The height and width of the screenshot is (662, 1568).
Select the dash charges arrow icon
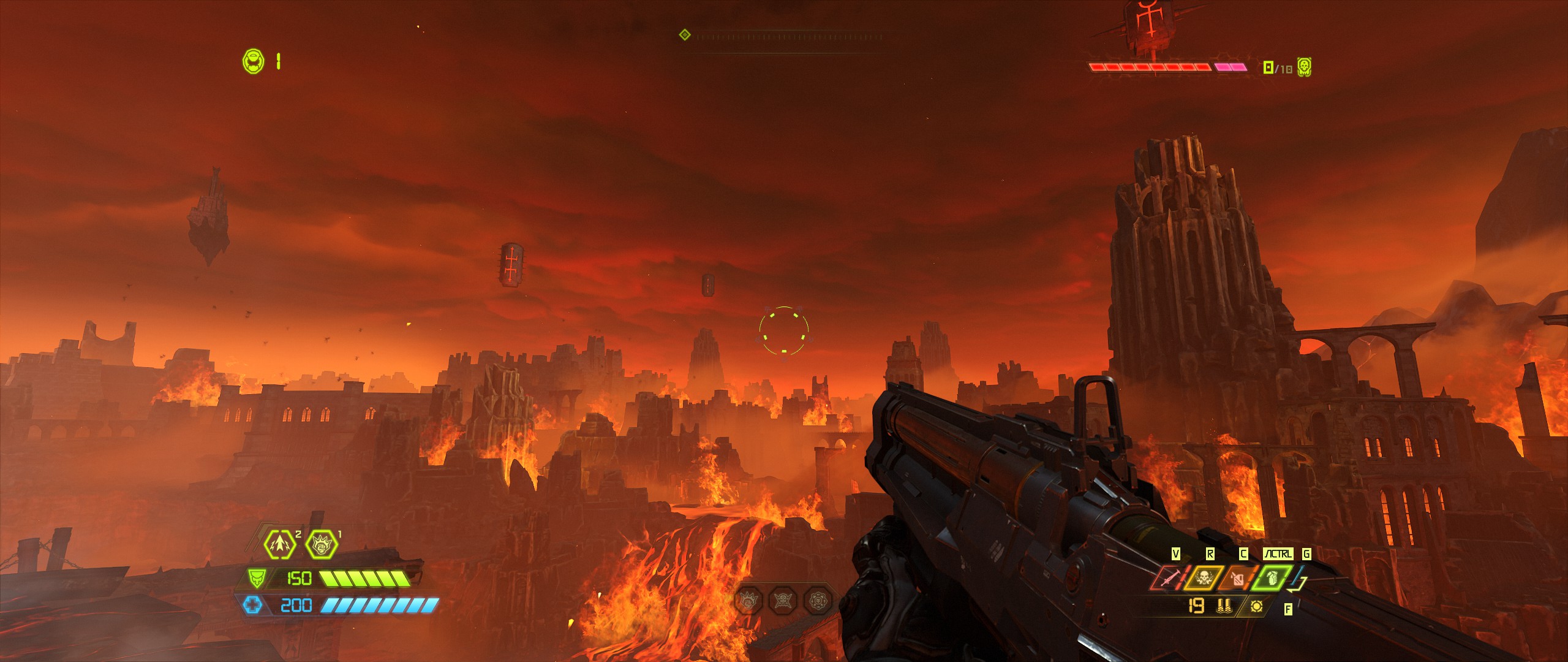coord(279,544)
